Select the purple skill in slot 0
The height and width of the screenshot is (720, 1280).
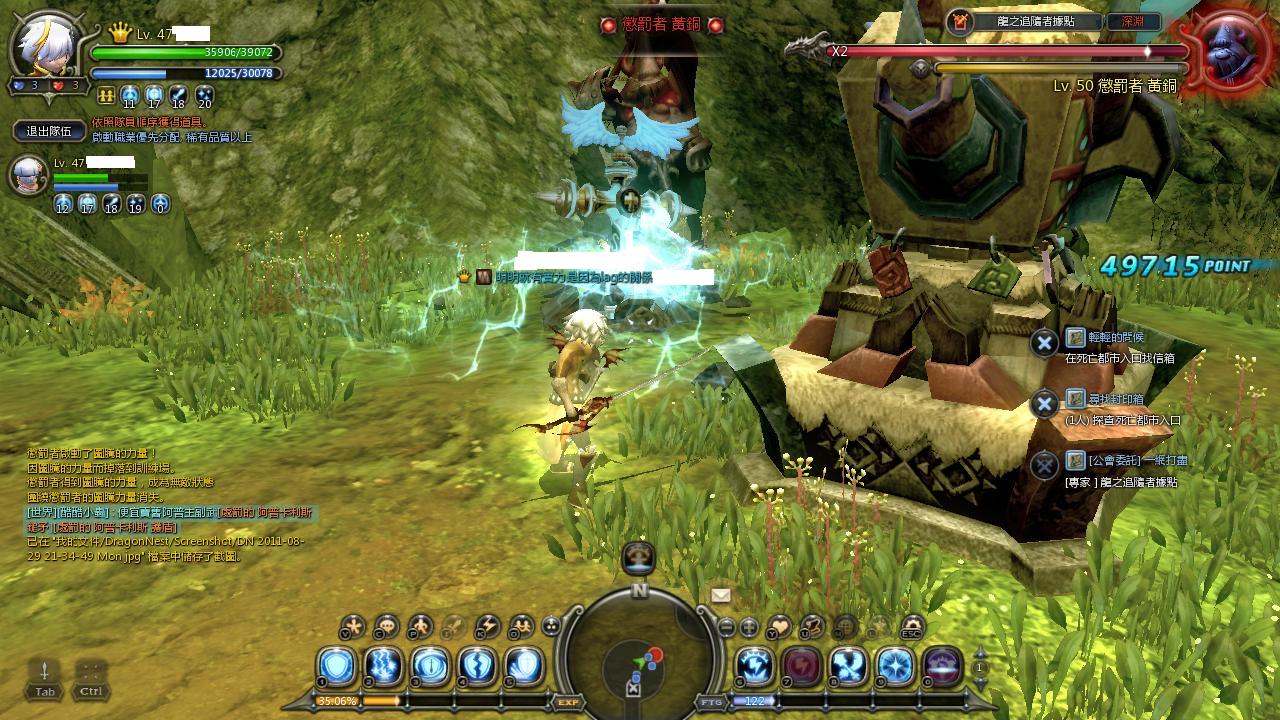coord(943,666)
